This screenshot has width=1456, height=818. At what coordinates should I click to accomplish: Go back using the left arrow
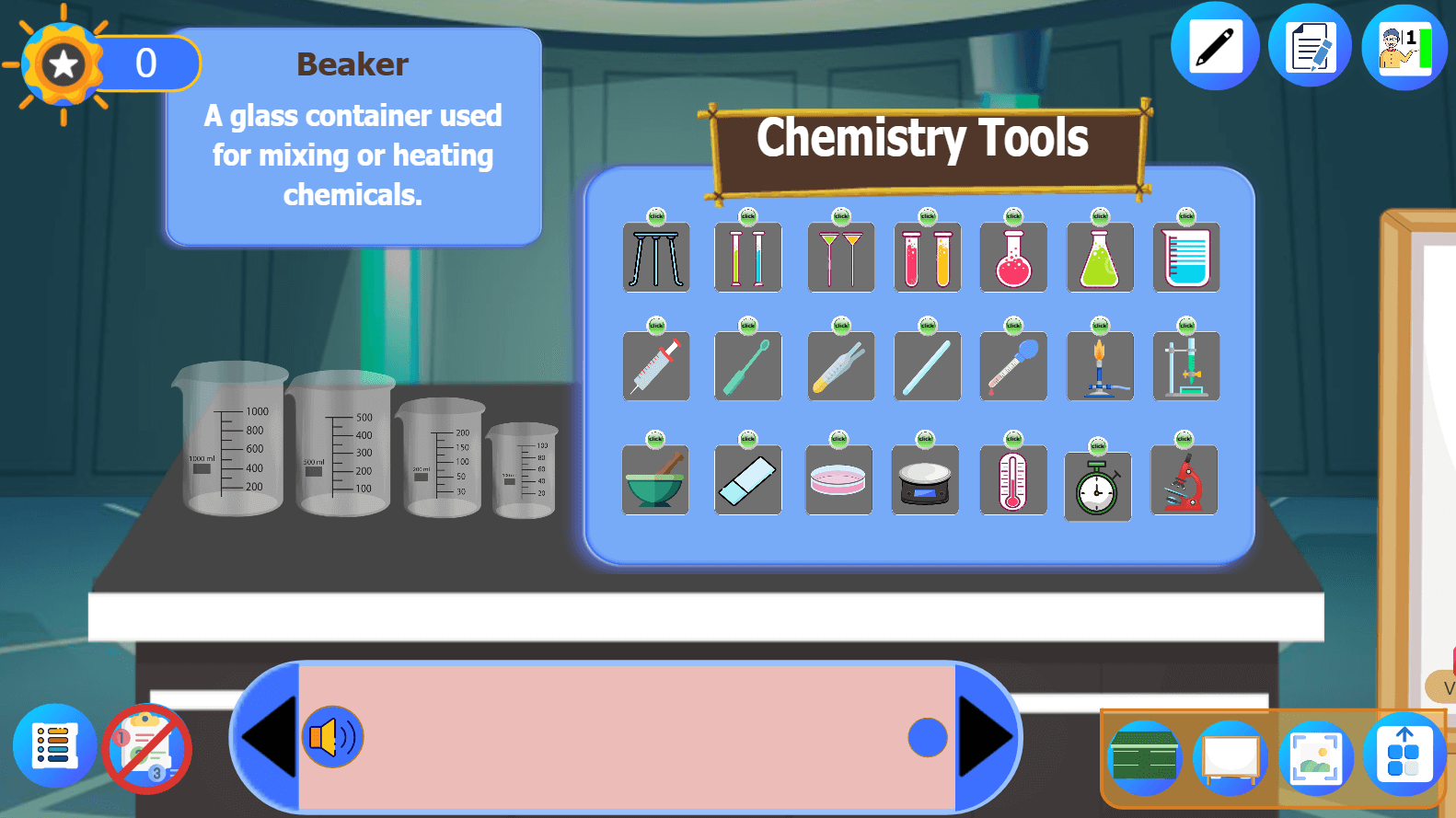click(x=268, y=736)
